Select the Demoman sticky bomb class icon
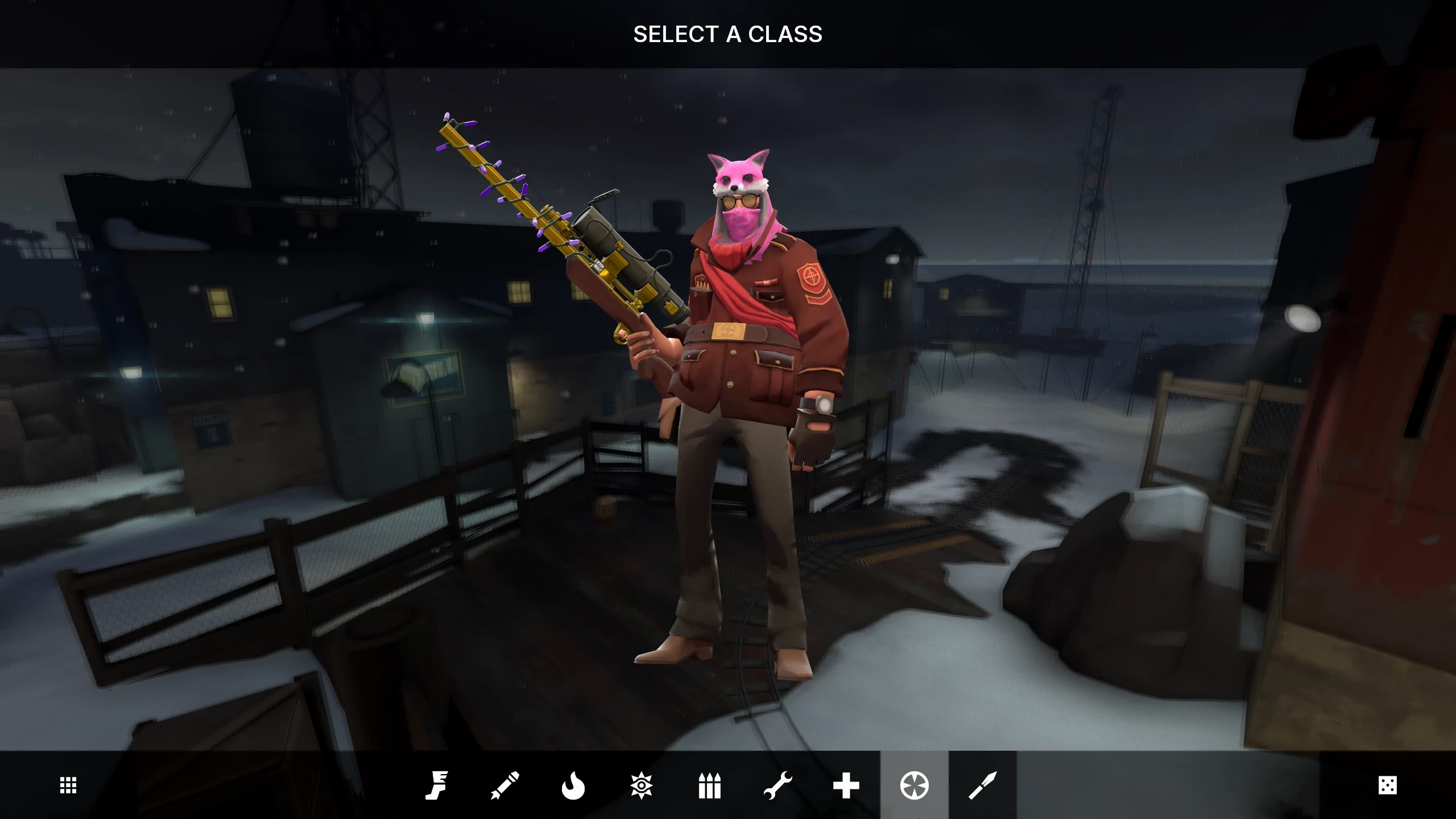The image size is (1456, 819). [x=642, y=785]
